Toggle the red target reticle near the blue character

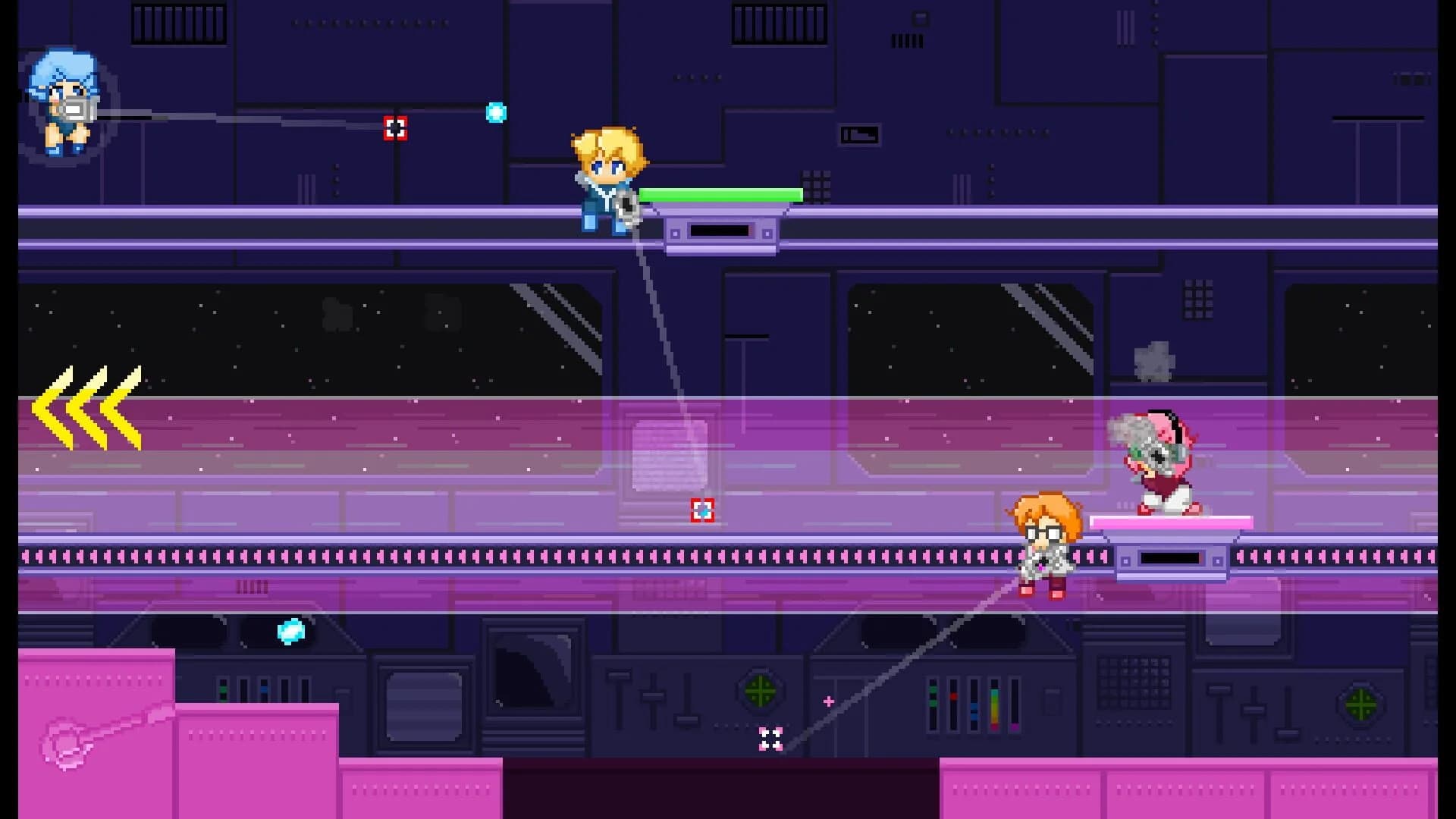point(395,128)
